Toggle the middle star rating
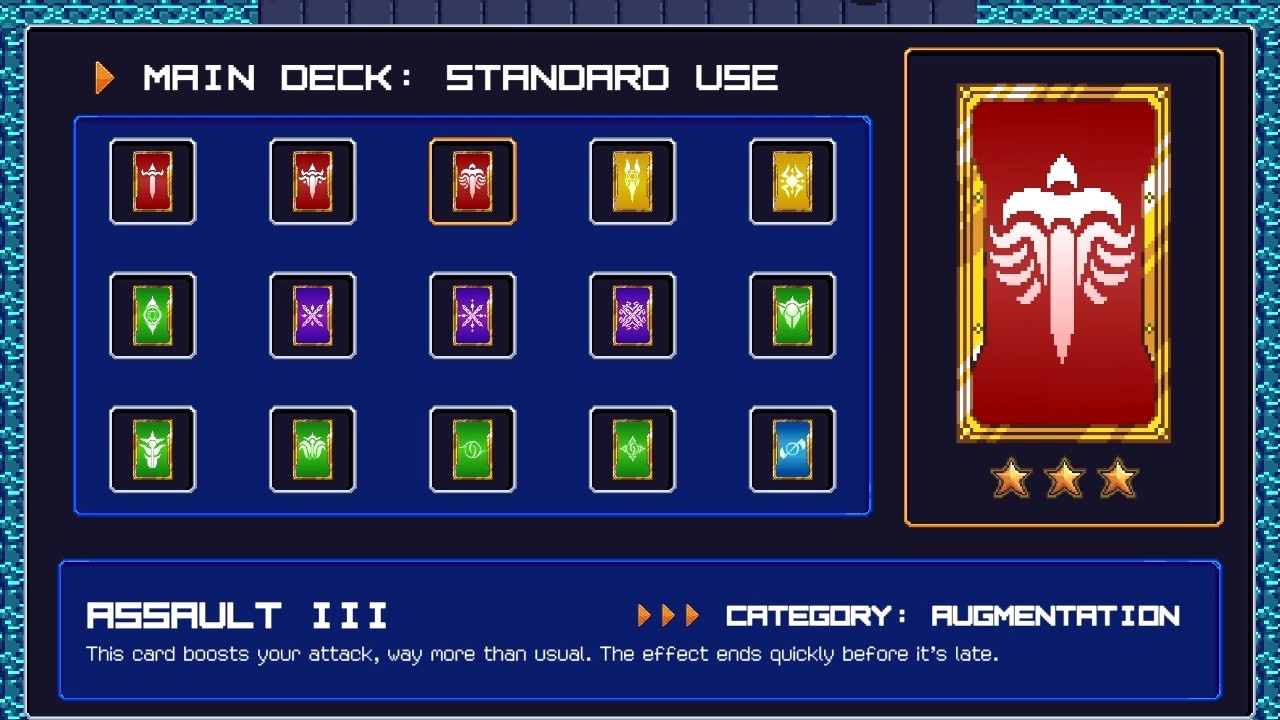This screenshot has width=1280, height=720. [x=1064, y=478]
